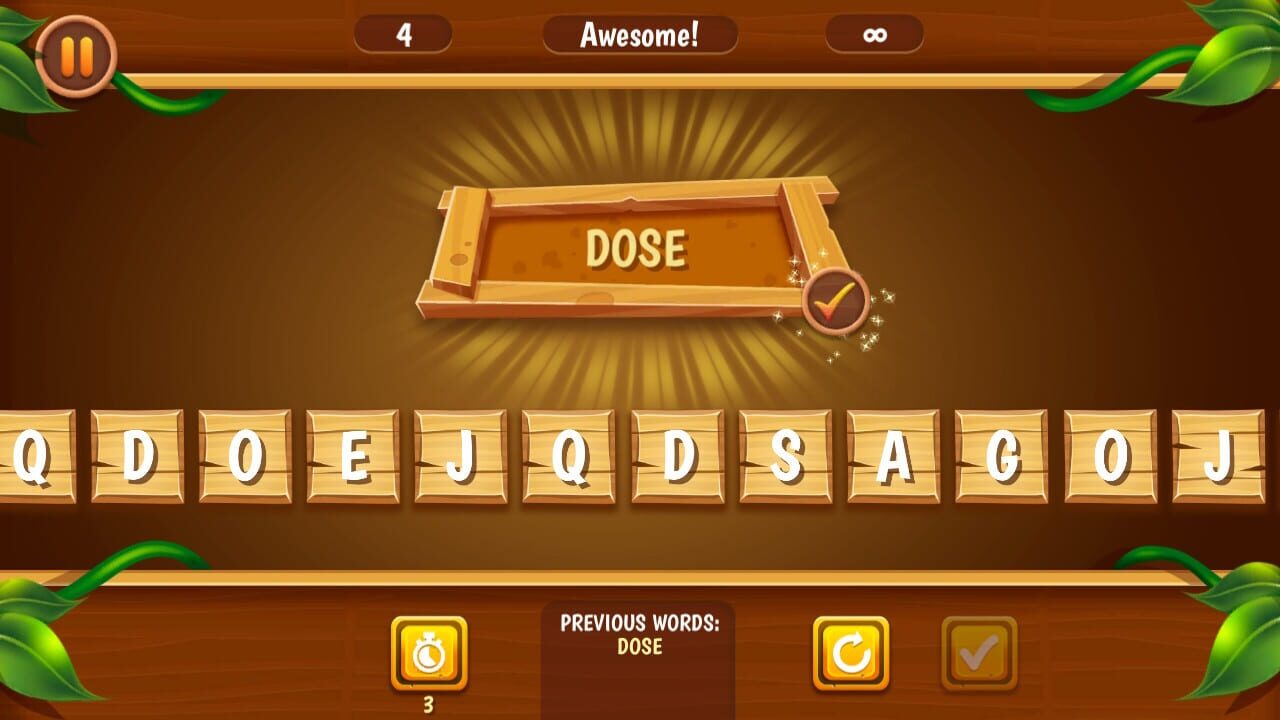Click the score counter showing 4

405,35
